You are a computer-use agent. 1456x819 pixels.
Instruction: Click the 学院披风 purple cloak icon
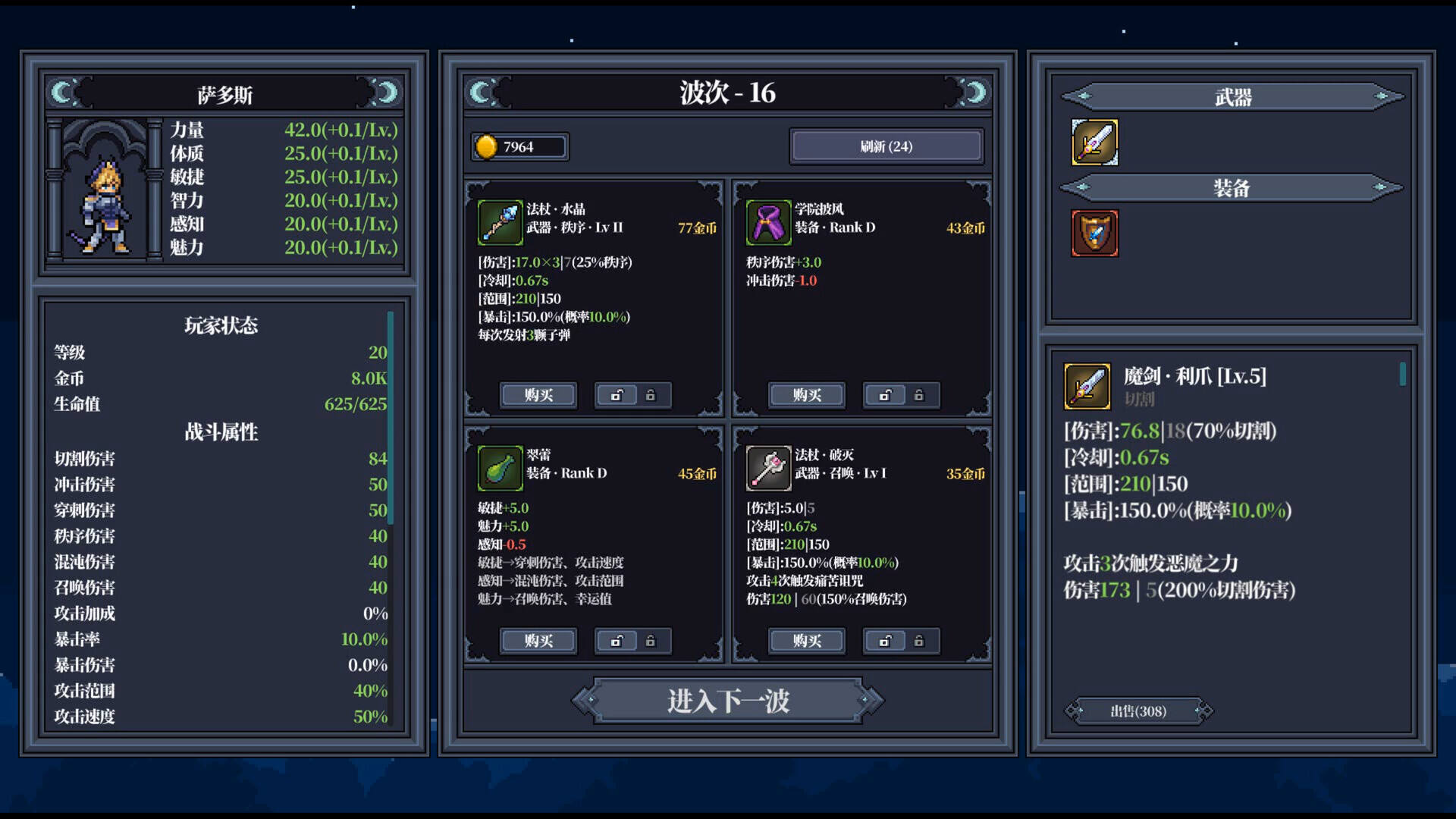(767, 223)
